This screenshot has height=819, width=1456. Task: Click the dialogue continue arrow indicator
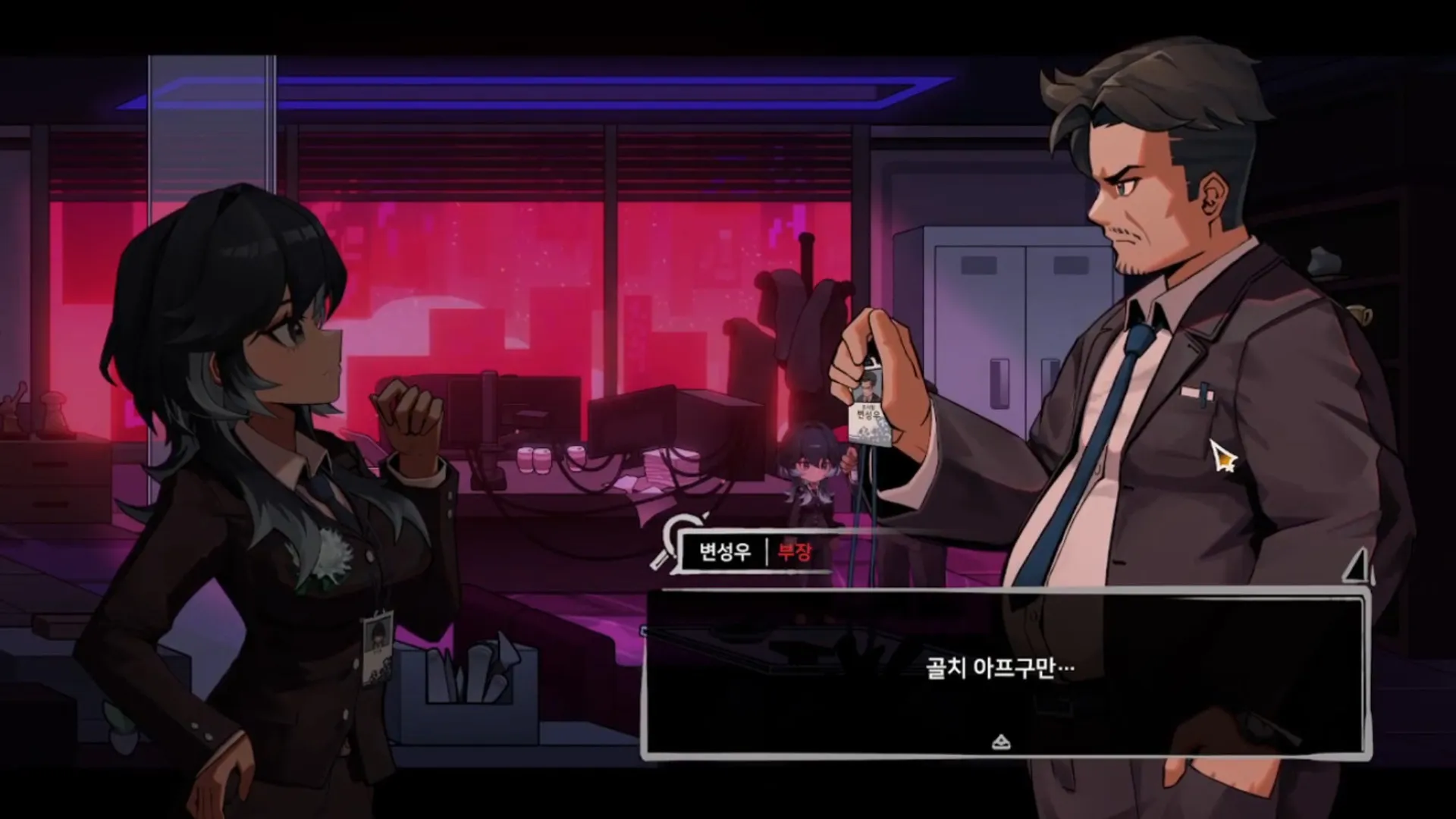click(x=1001, y=742)
